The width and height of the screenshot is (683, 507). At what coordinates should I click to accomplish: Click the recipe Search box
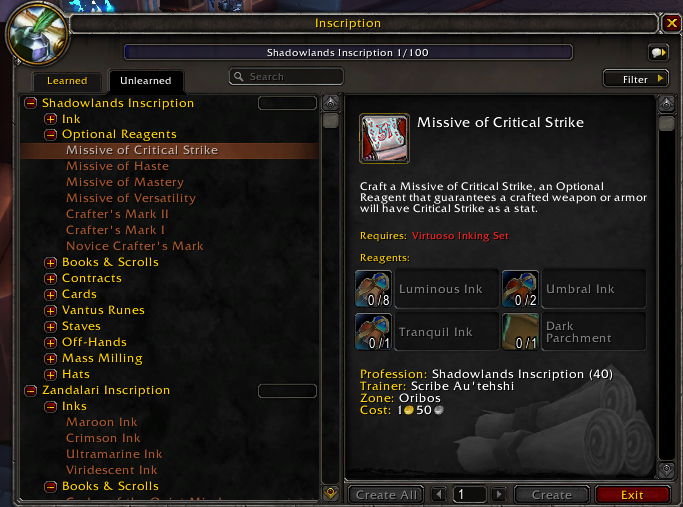point(289,77)
